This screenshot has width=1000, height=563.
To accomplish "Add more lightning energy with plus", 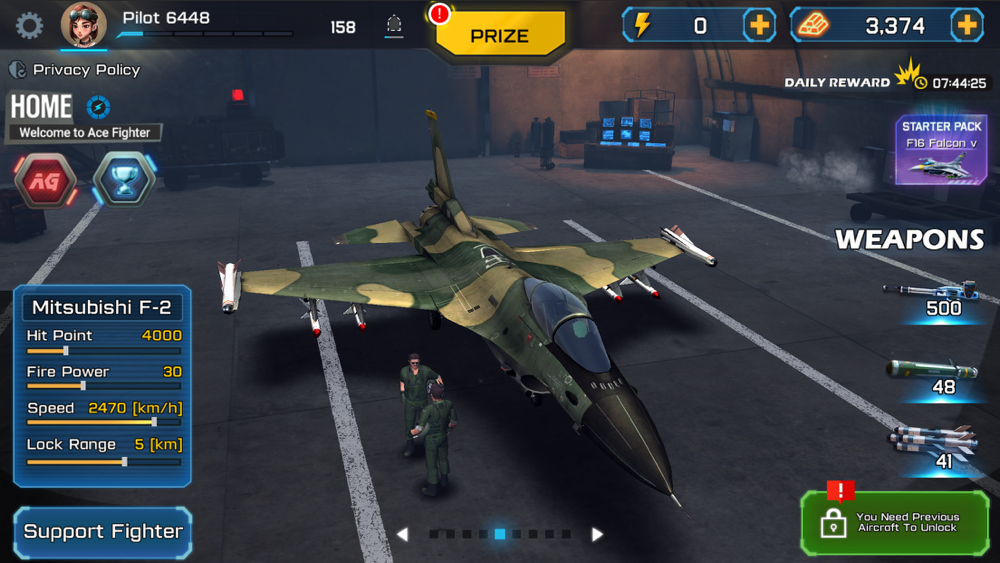I will (x=760, y=26).
